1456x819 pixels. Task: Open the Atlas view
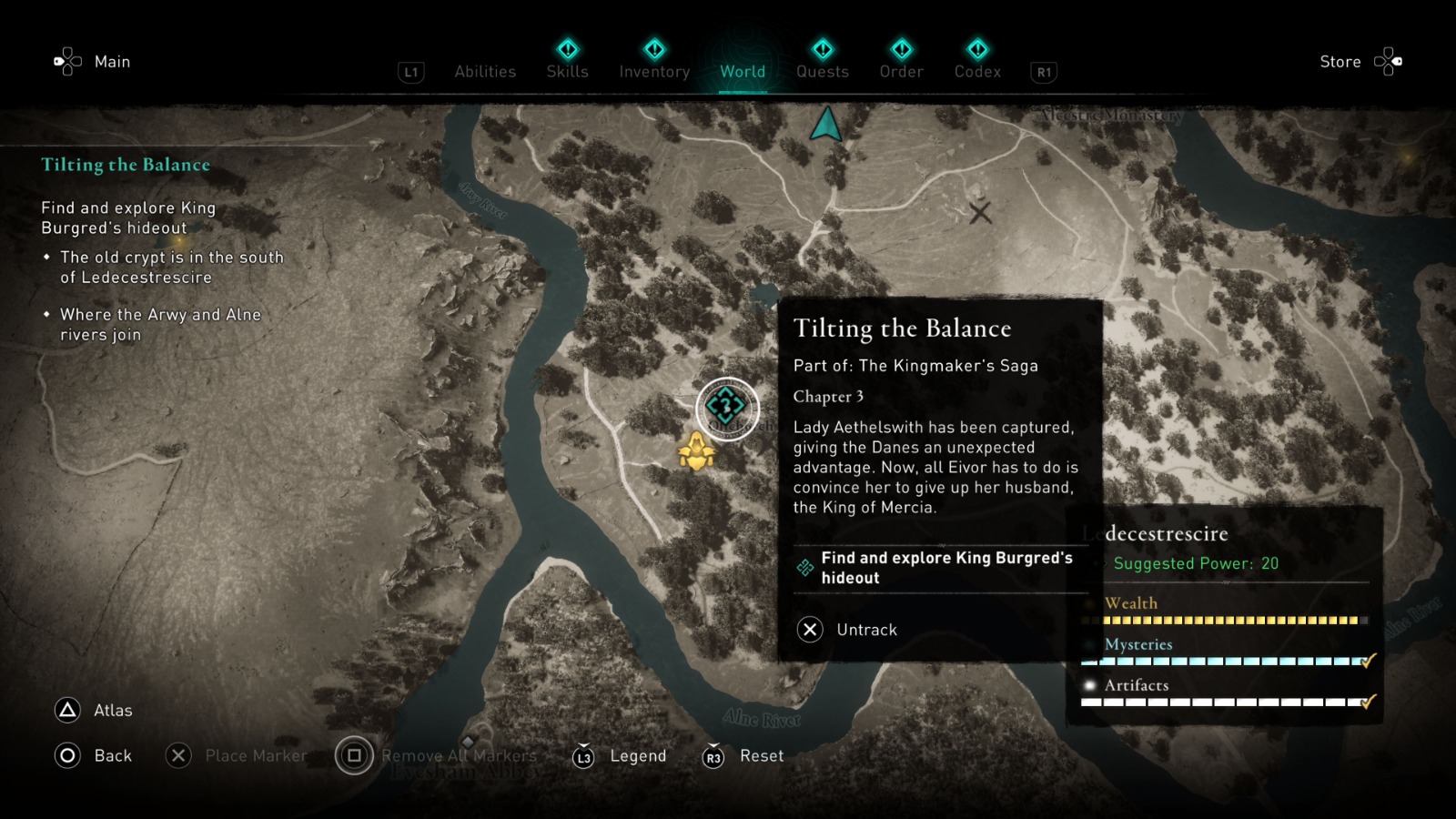111,710
